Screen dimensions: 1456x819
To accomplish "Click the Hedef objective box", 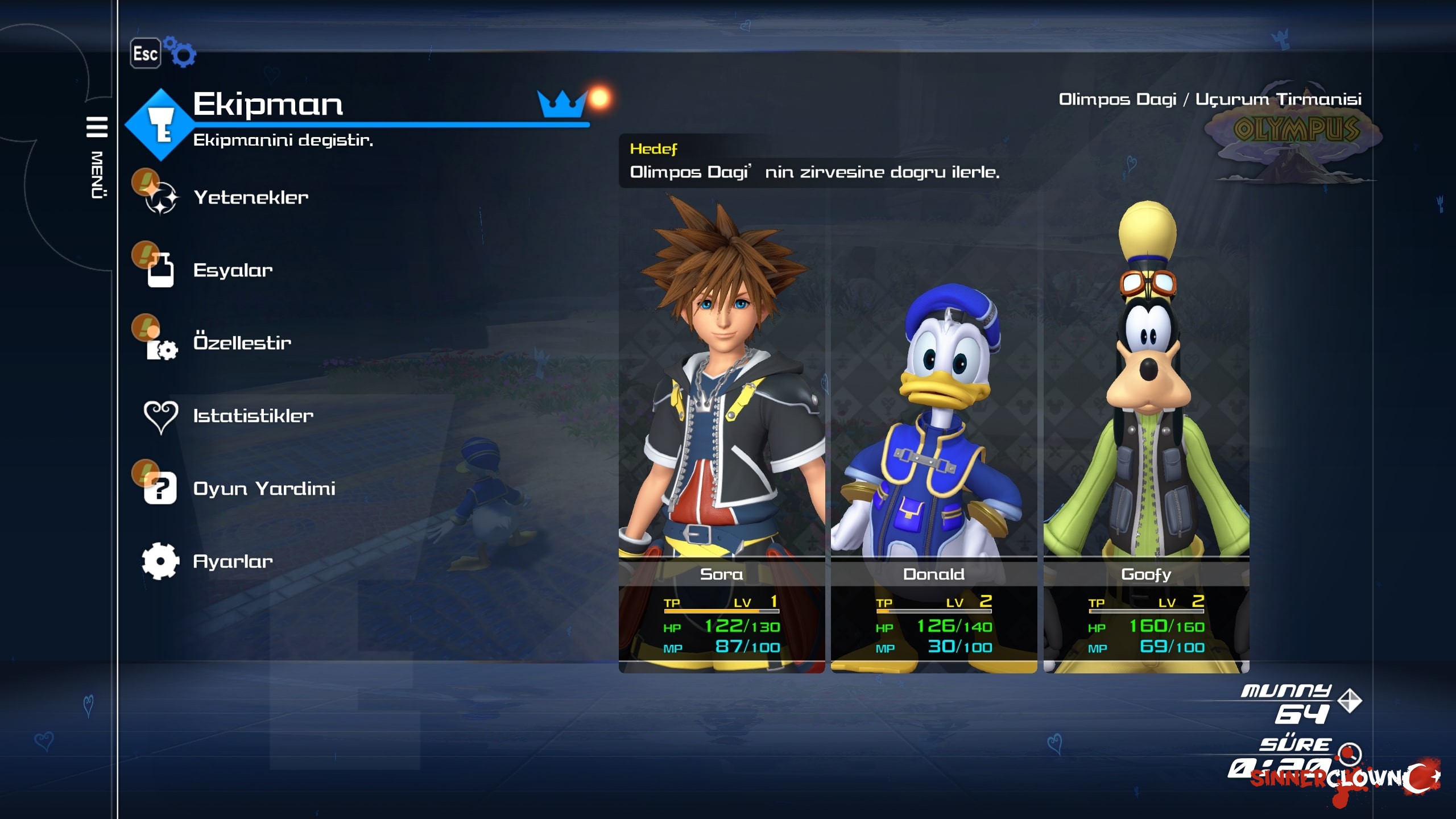I will [813, 162].
